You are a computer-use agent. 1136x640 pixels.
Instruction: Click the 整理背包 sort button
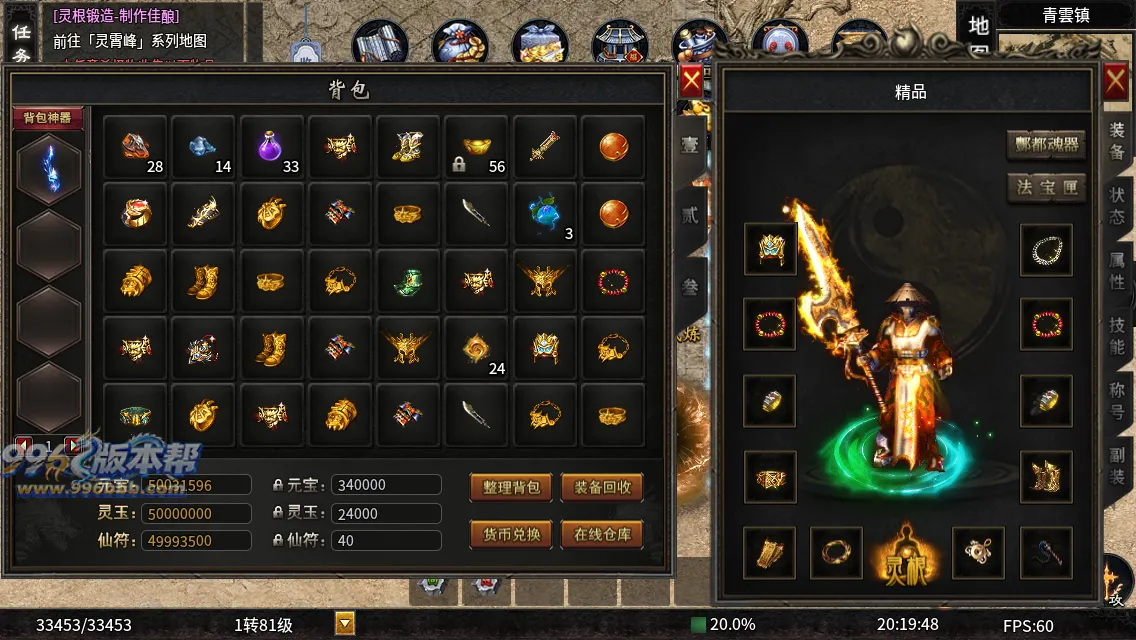(511, 487)
